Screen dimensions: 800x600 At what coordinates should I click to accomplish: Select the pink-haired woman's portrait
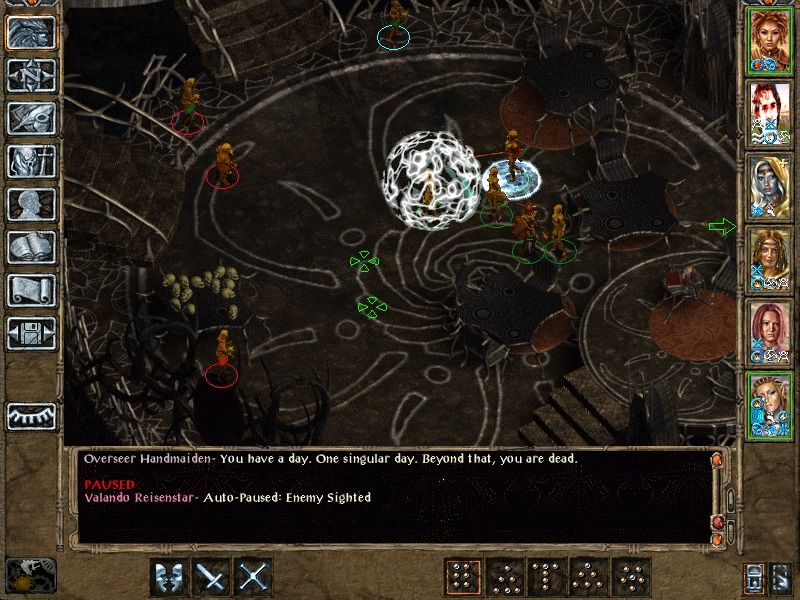coord(770,332)
